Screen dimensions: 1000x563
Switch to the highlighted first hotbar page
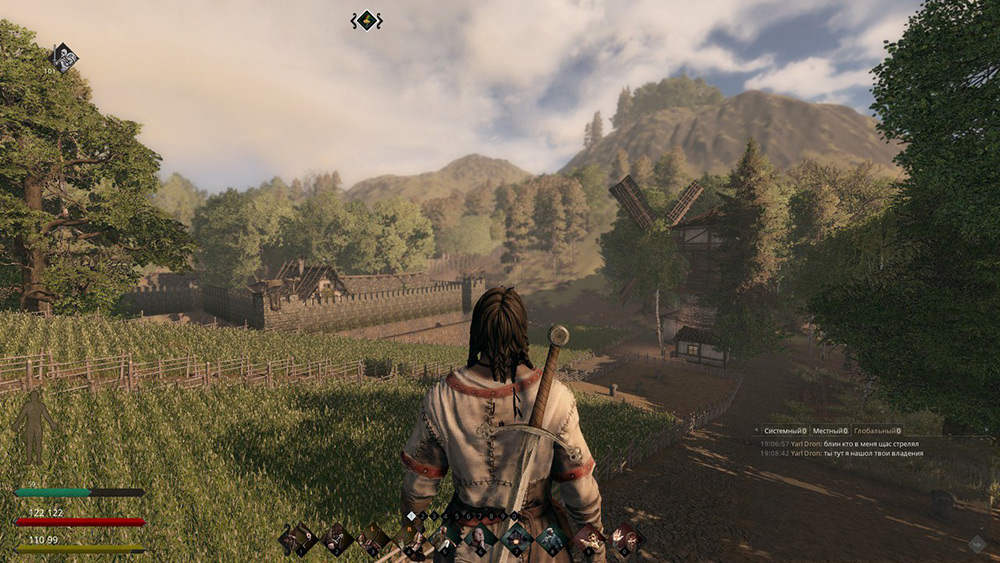pyautogui.click(x=410, y=516)
